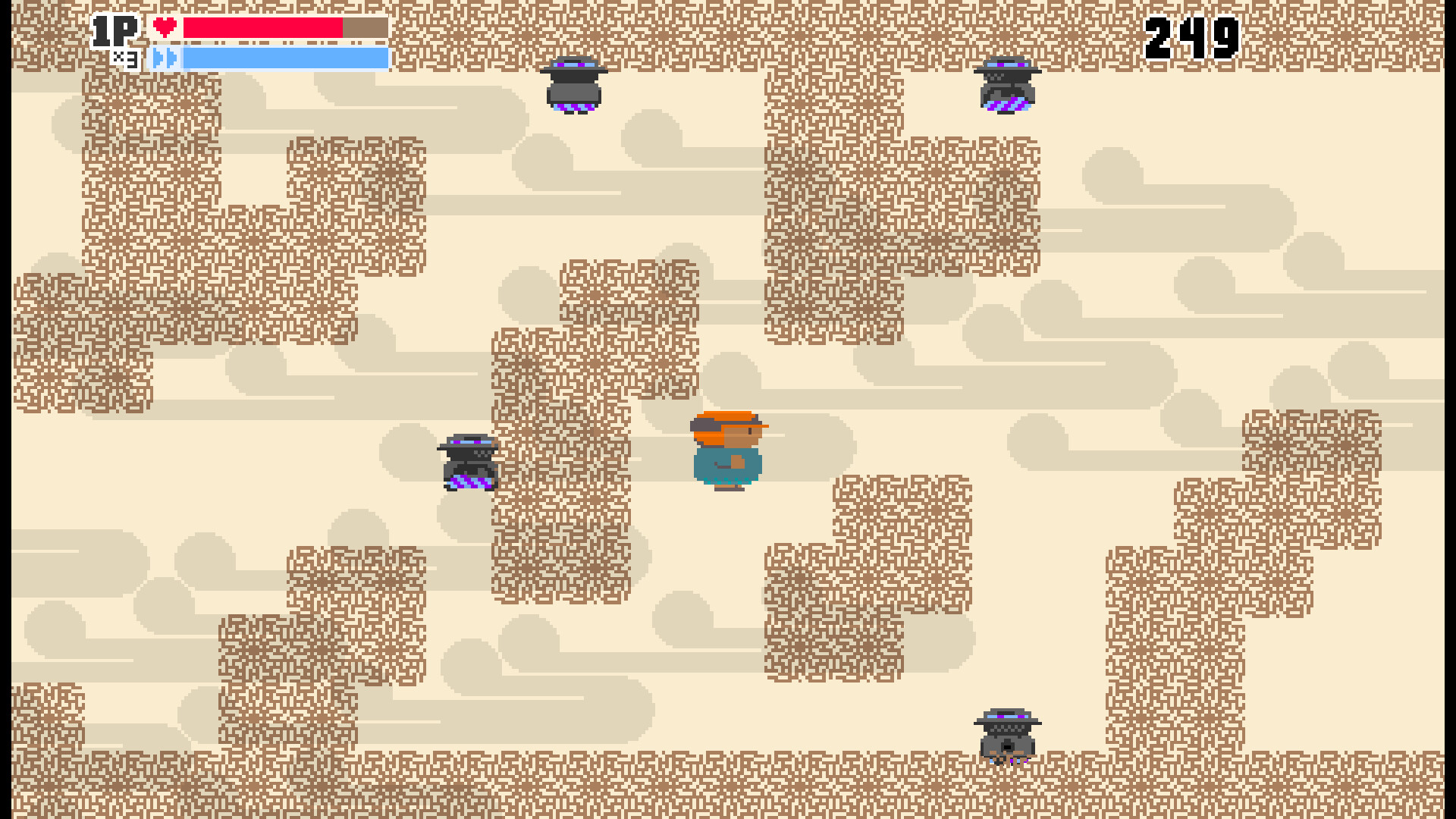The height and width of the screenshot is (819, 1456).
Task: Select the orange-haired player character
Action: coord(728,447)
